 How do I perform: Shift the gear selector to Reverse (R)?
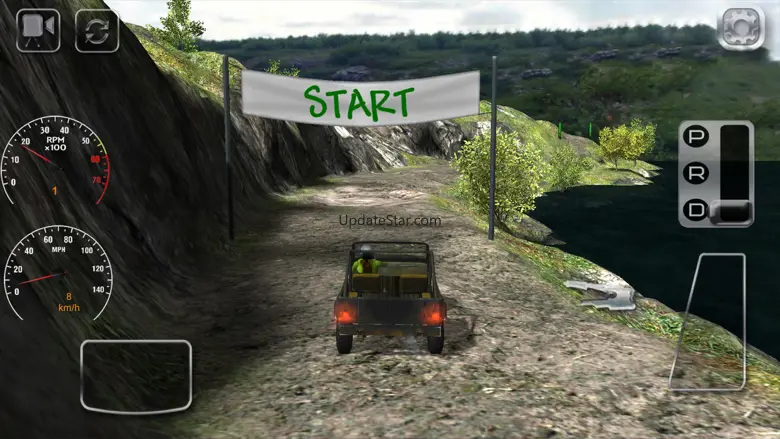[695, 173]
